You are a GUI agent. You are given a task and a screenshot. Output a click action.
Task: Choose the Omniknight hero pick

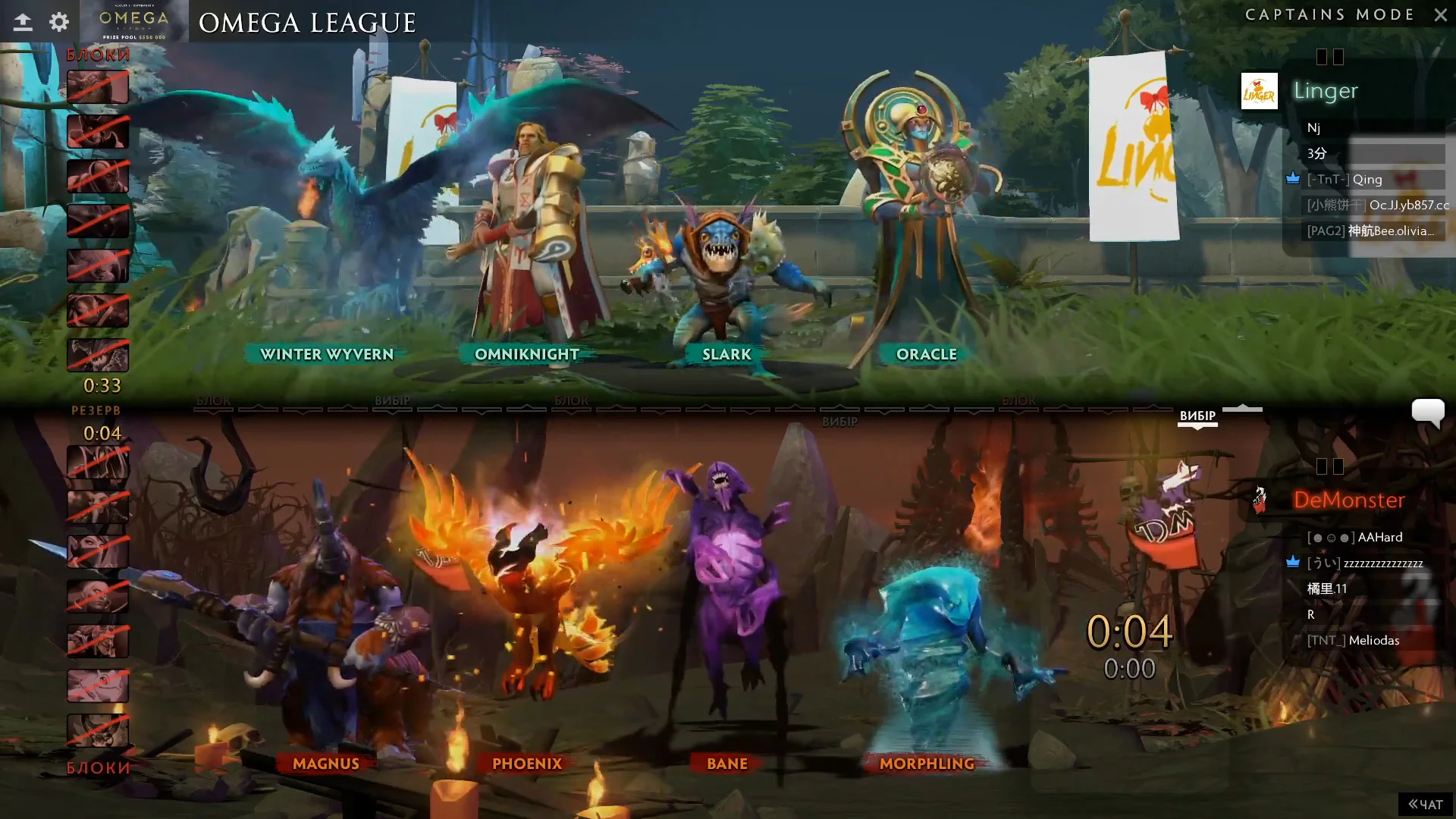coord(527,354)
